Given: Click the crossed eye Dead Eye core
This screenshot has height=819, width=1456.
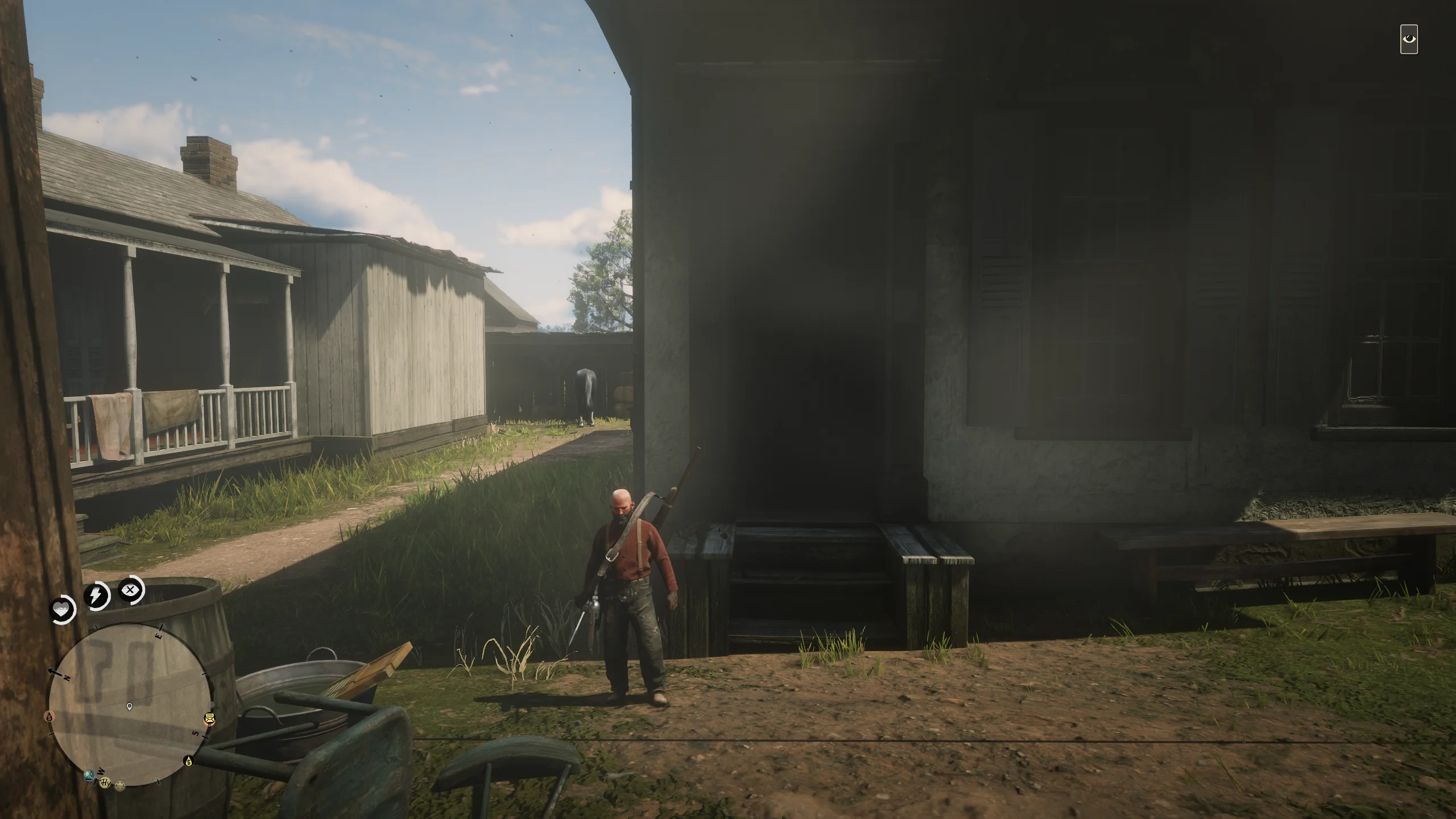Looking at the screenshot, I should [131, 590].
